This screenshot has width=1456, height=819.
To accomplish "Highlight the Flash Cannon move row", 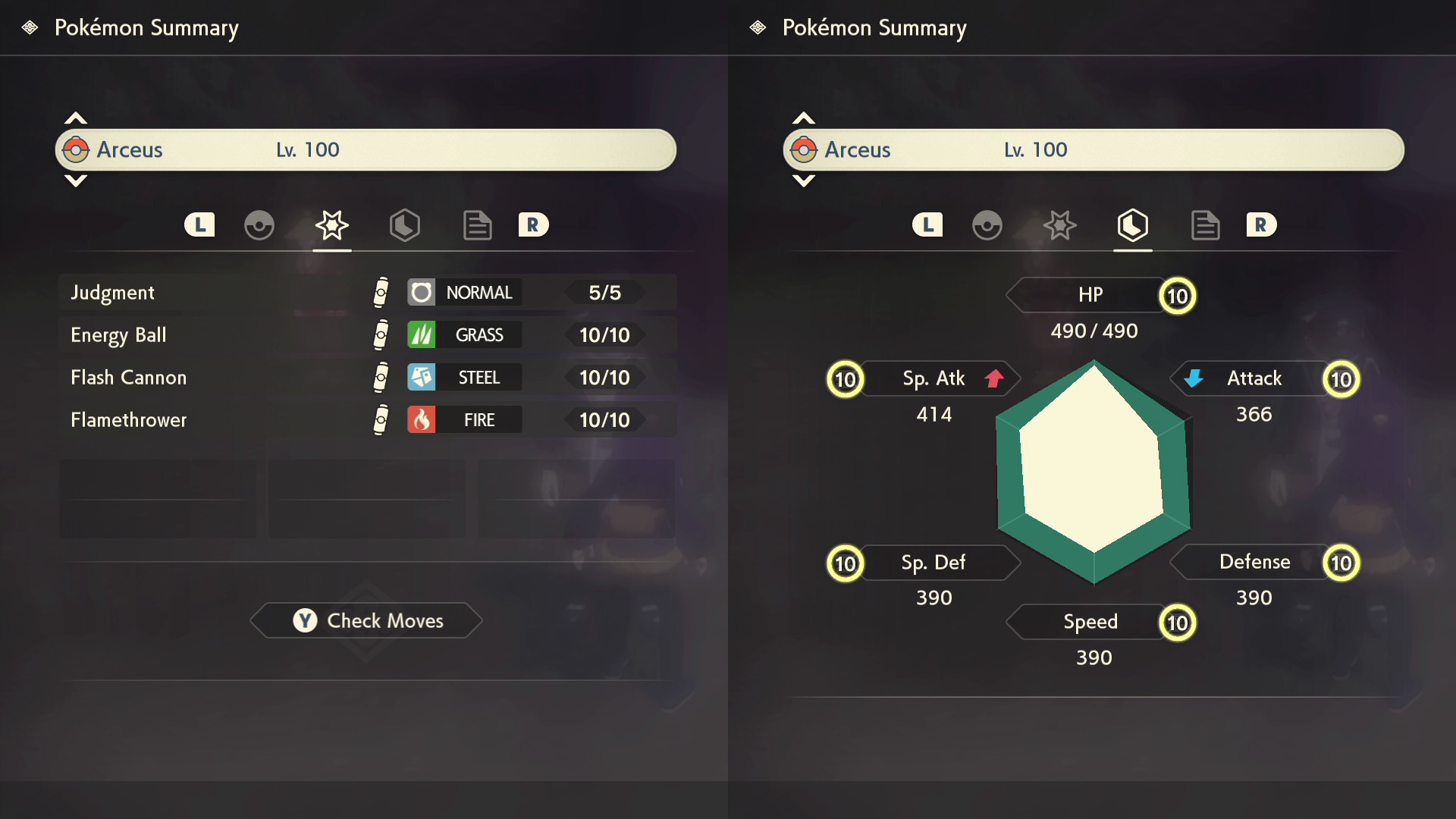I will [367, 378].
